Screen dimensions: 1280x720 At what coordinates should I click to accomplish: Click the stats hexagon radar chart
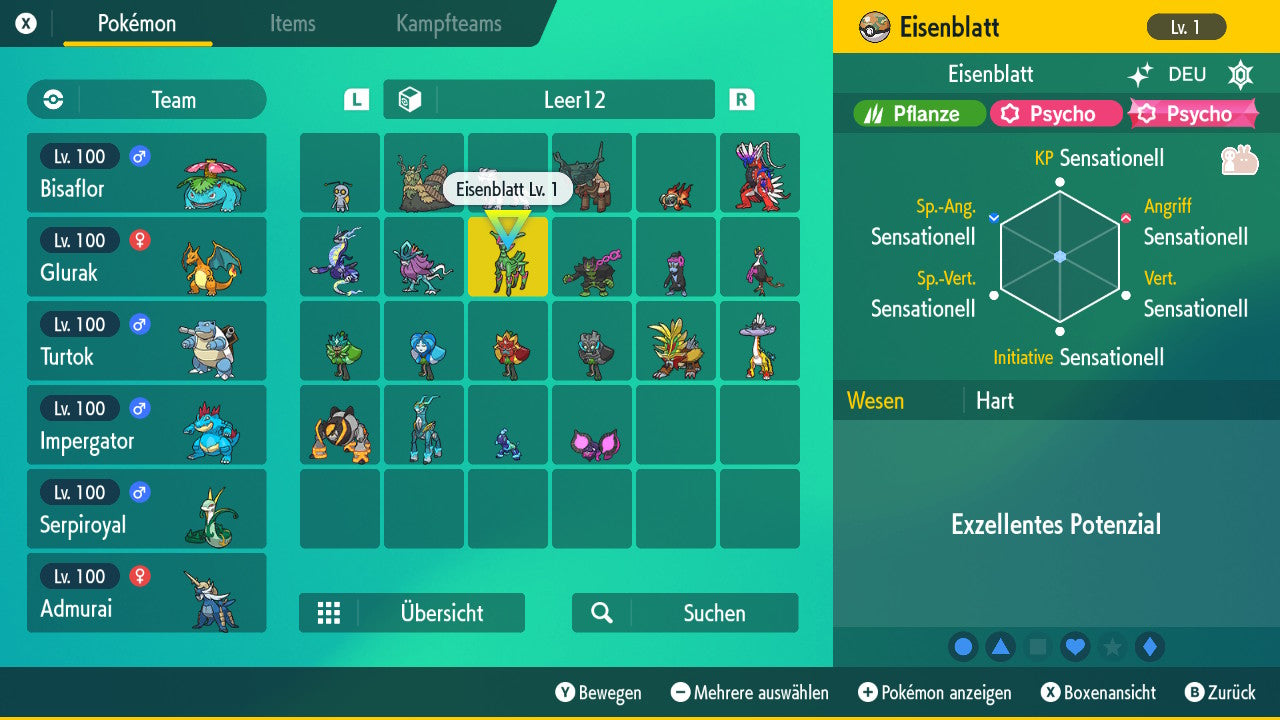(1058, 257)
